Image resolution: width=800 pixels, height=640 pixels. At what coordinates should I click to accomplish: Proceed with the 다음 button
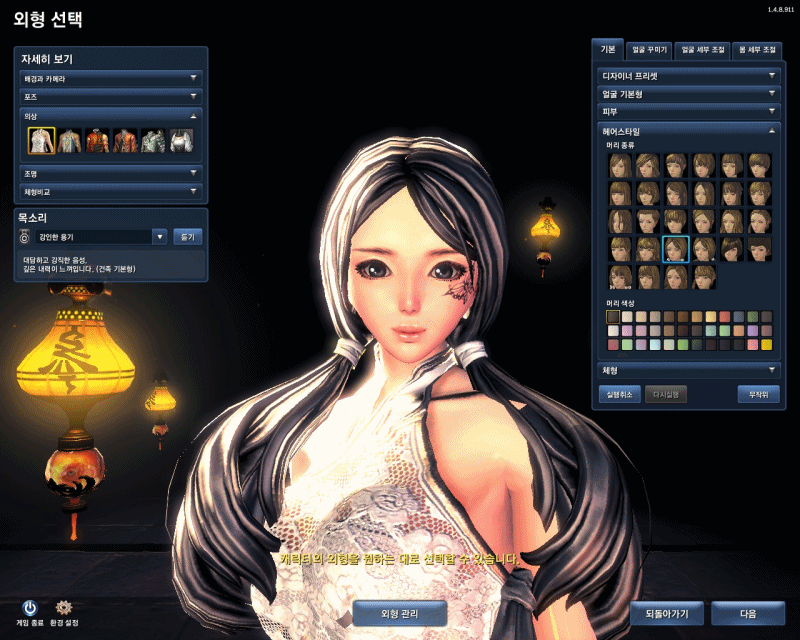pyautogui.click(x=748, y=612)
